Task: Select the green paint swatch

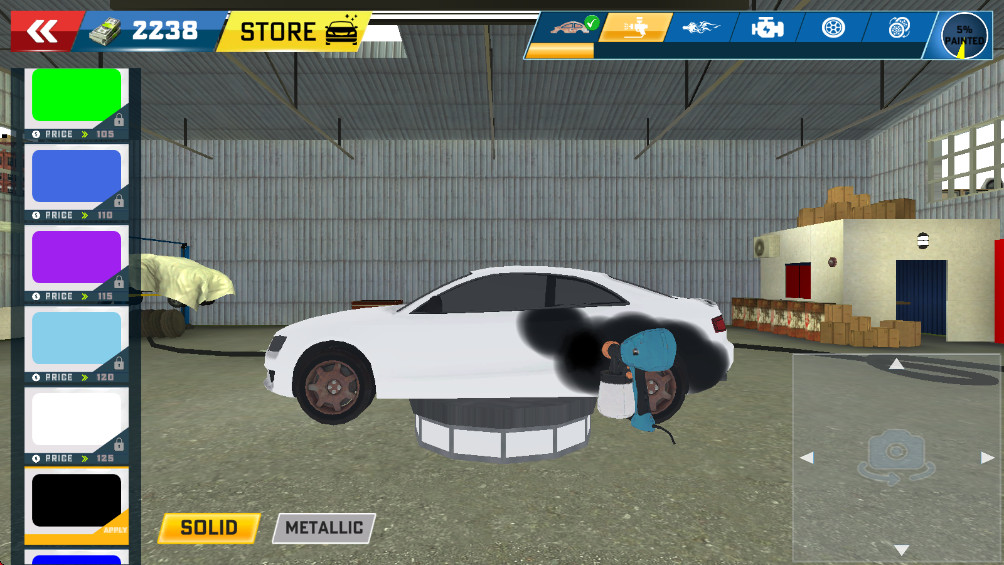Action: pyautogui.click(x=77, y=96)
